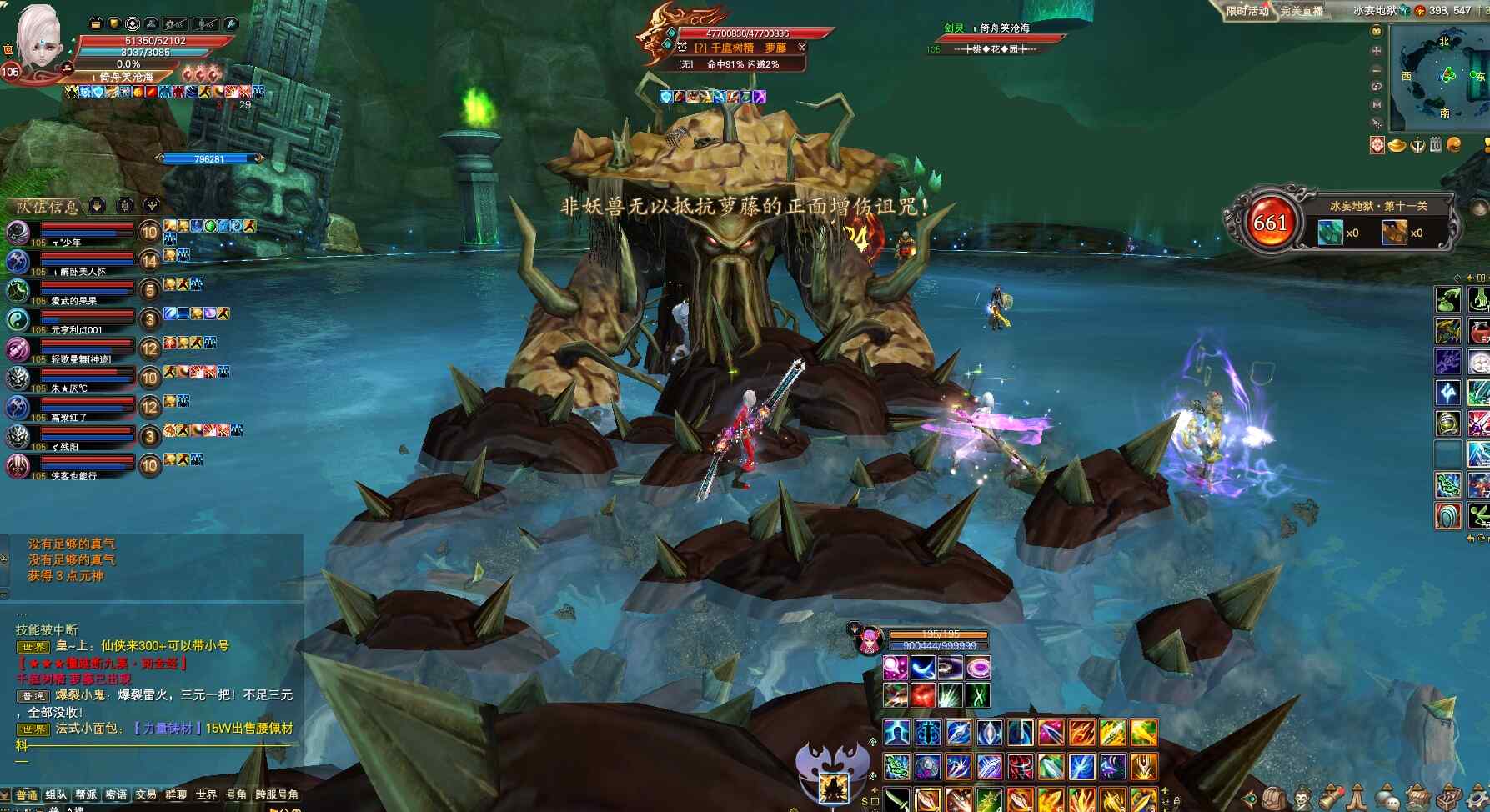
Task: Open the world map with M button
Action: click(x=1377, y=104)
